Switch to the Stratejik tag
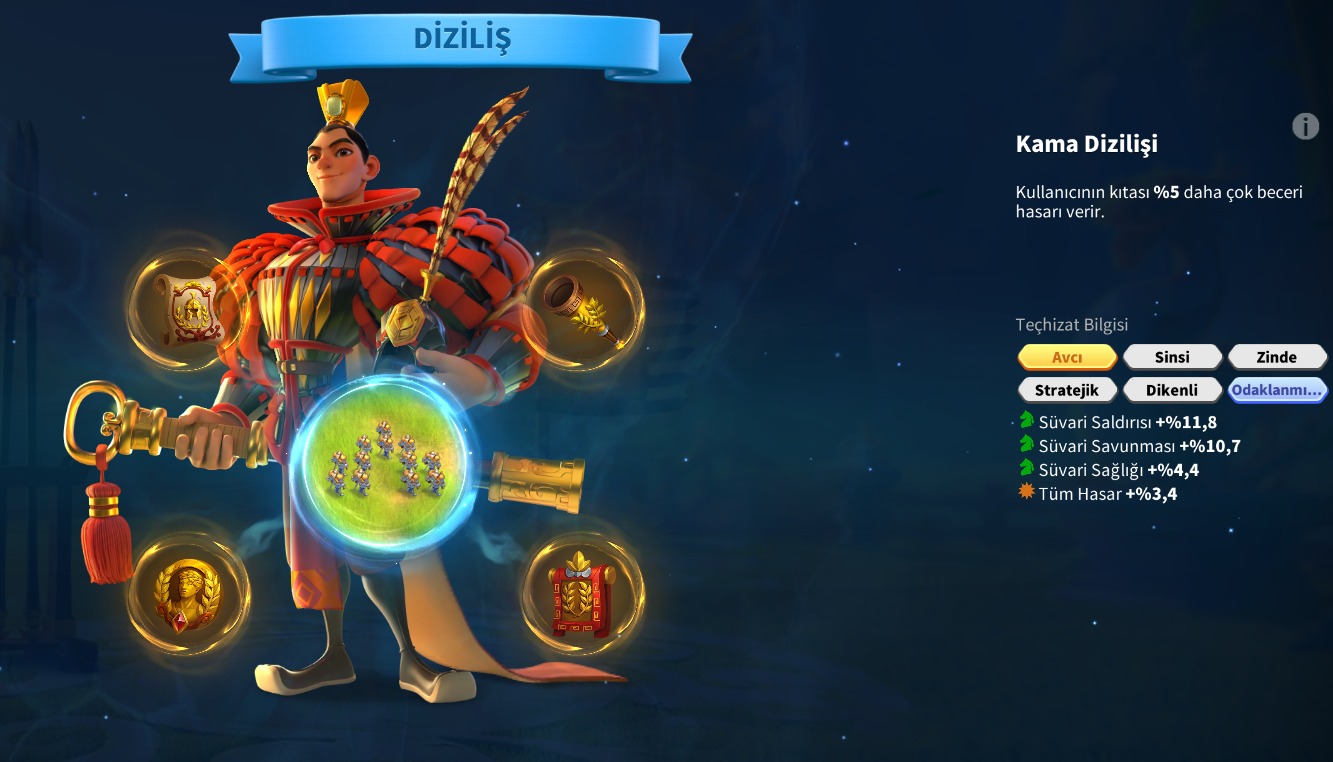Viewport: 1333px width, 762px height. pyautogui.click(x=1067, y=389)
